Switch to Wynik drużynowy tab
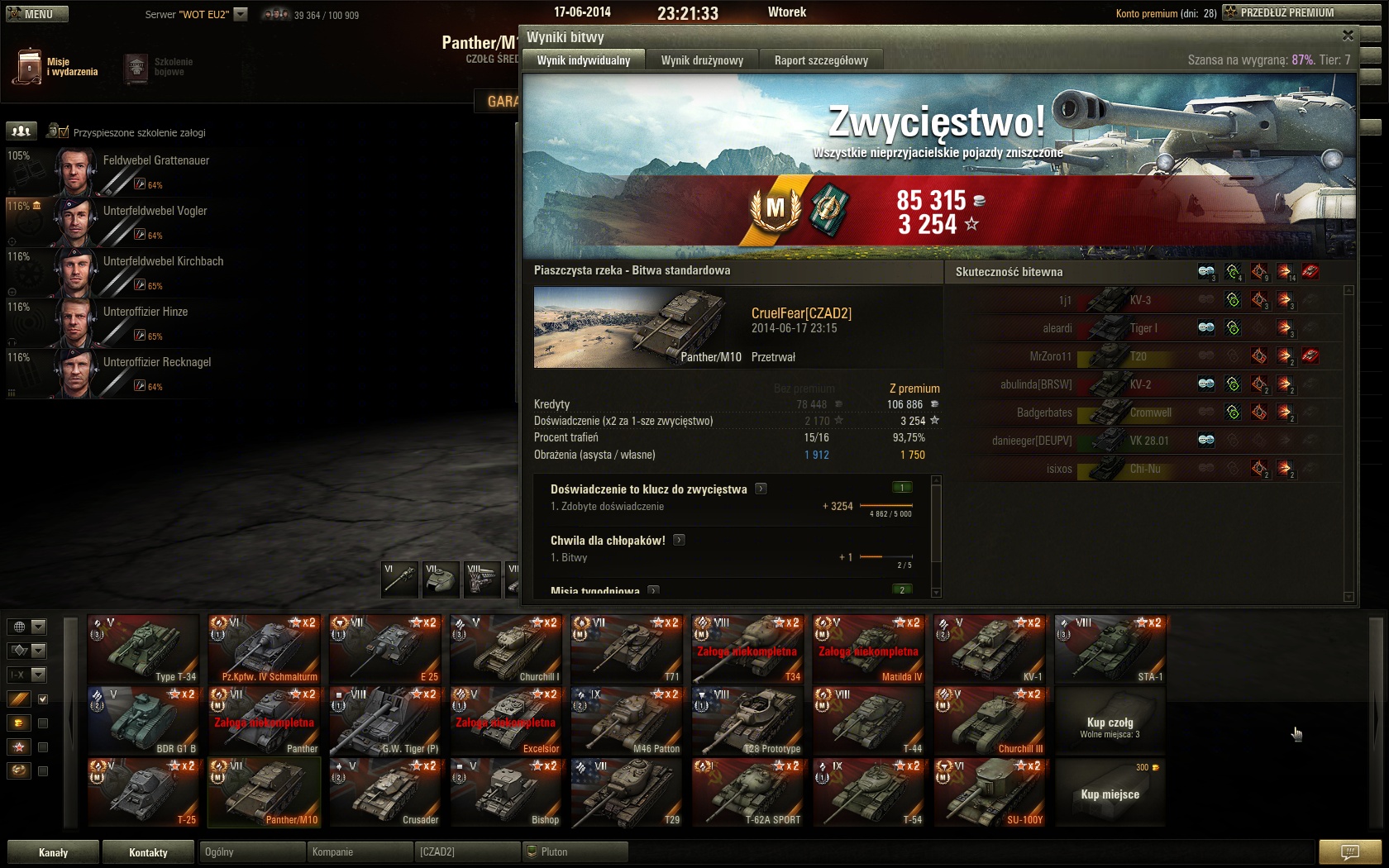The width and height of the screenshot is (1389, 868). click(702, 60)
